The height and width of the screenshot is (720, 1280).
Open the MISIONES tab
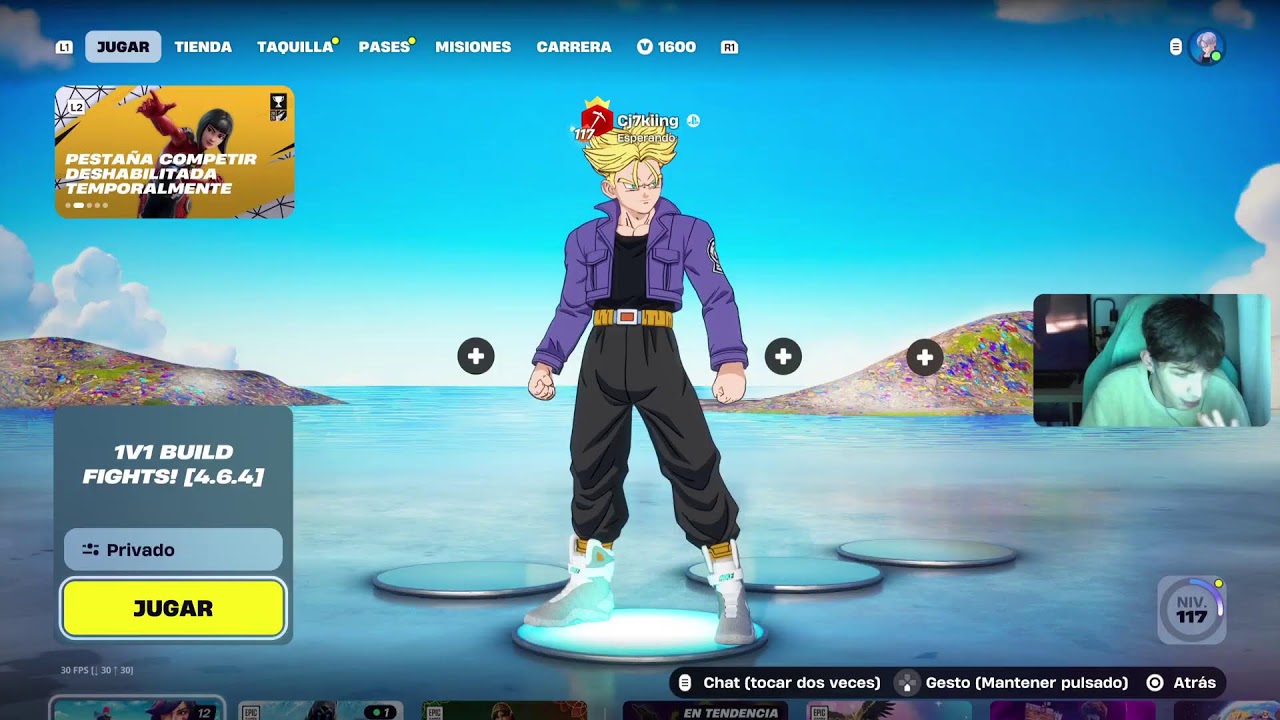[473, 47]
